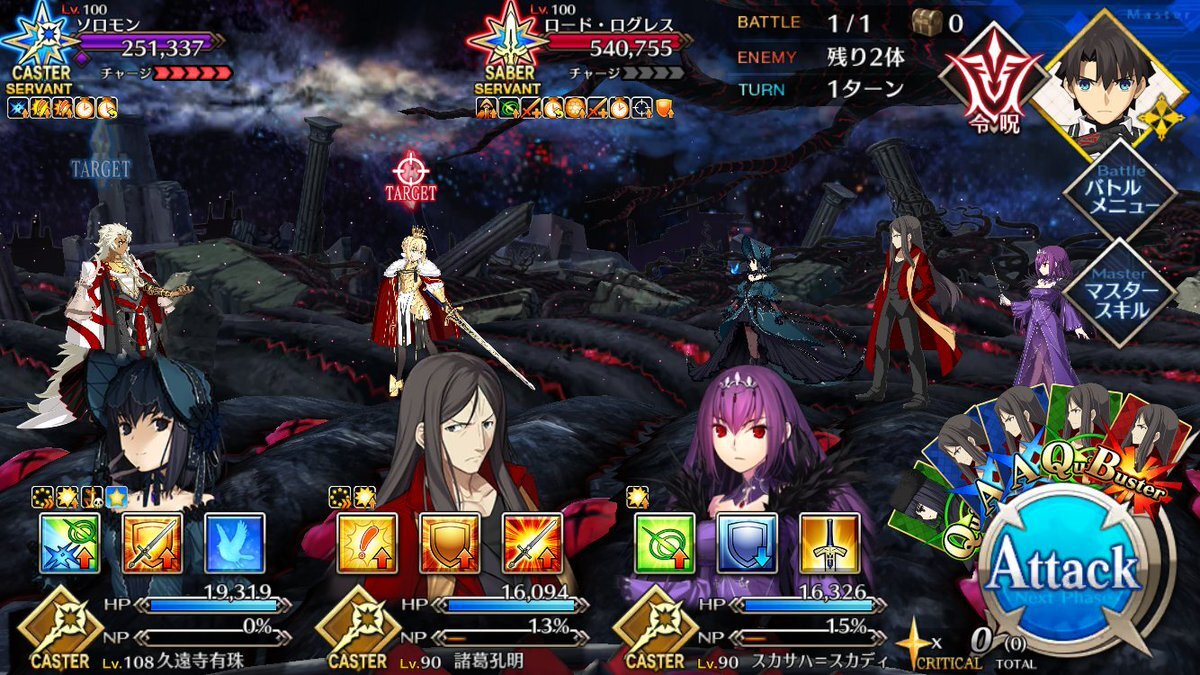1200x675 pixels.
Task: Activate Zhuge Liang's orange exclamation-mark skill
Action: click(367, 543)
